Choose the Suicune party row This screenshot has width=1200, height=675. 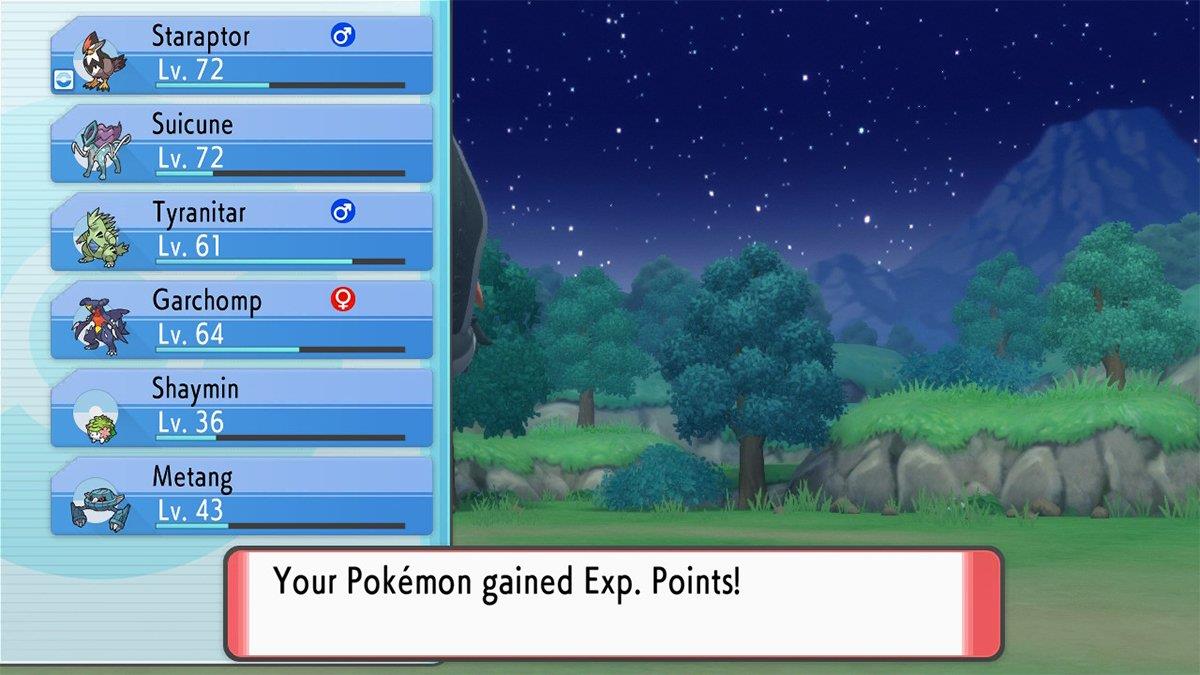242,143
